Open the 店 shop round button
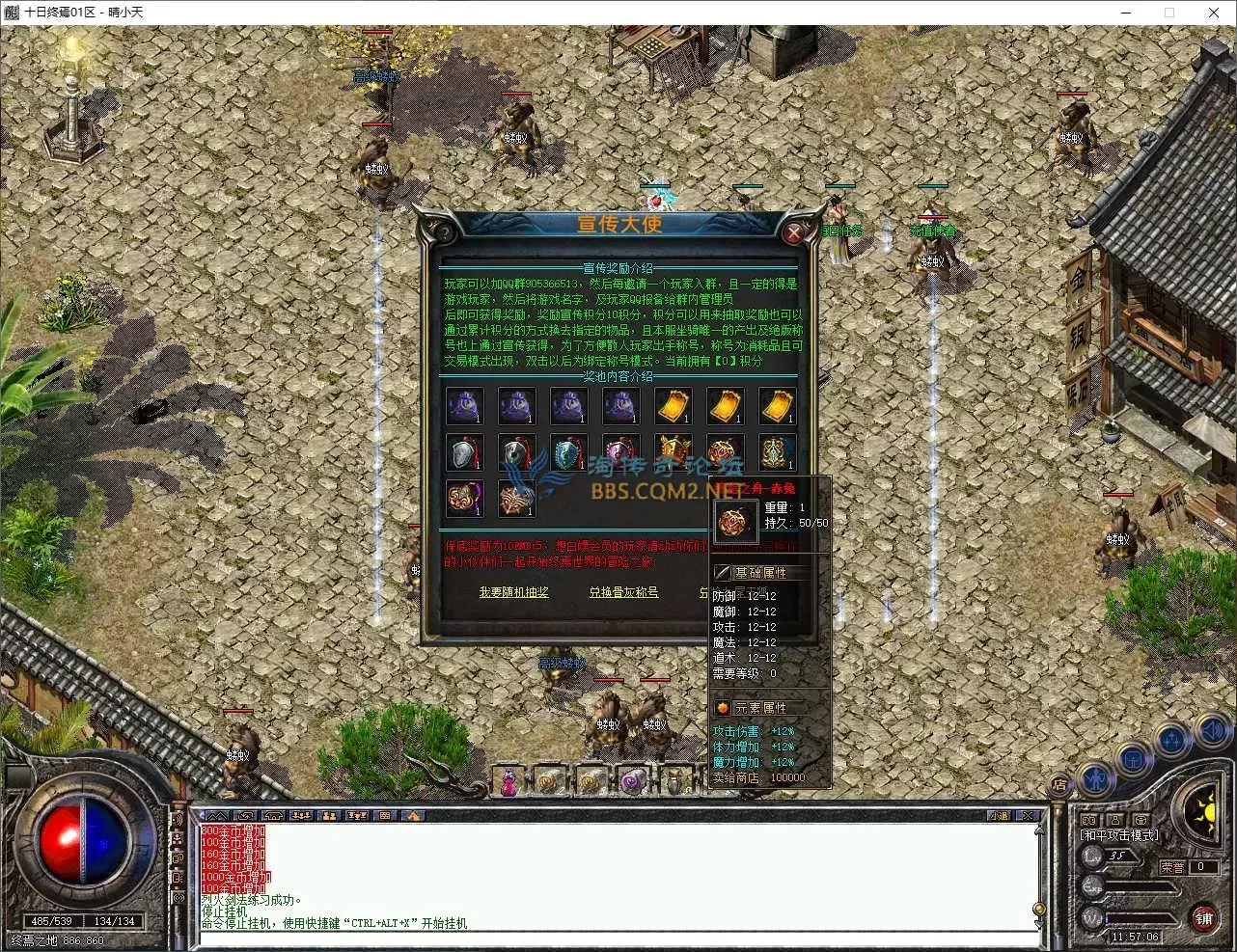Image resolution: width=1237 pixels, height=952 pixels. pyautogui.click(x=1058, y=785)
